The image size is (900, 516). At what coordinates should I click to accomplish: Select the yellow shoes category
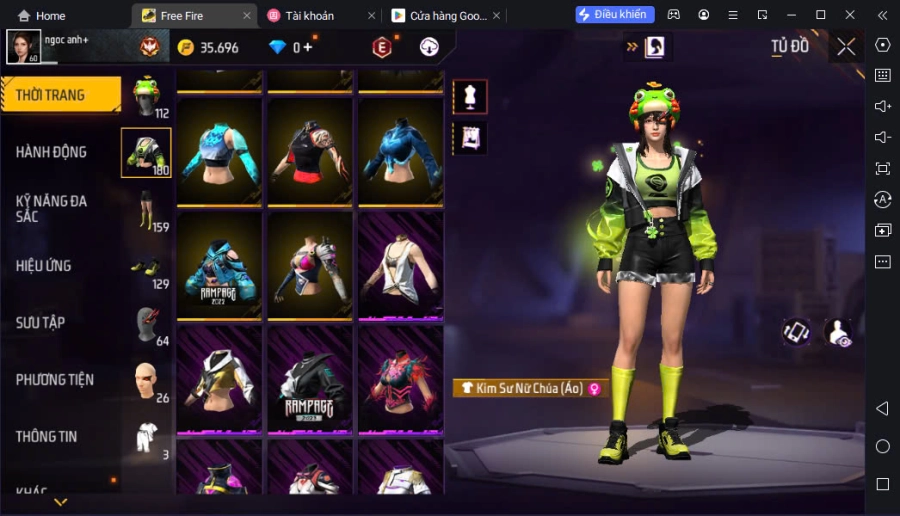click(x=146, y=267)
